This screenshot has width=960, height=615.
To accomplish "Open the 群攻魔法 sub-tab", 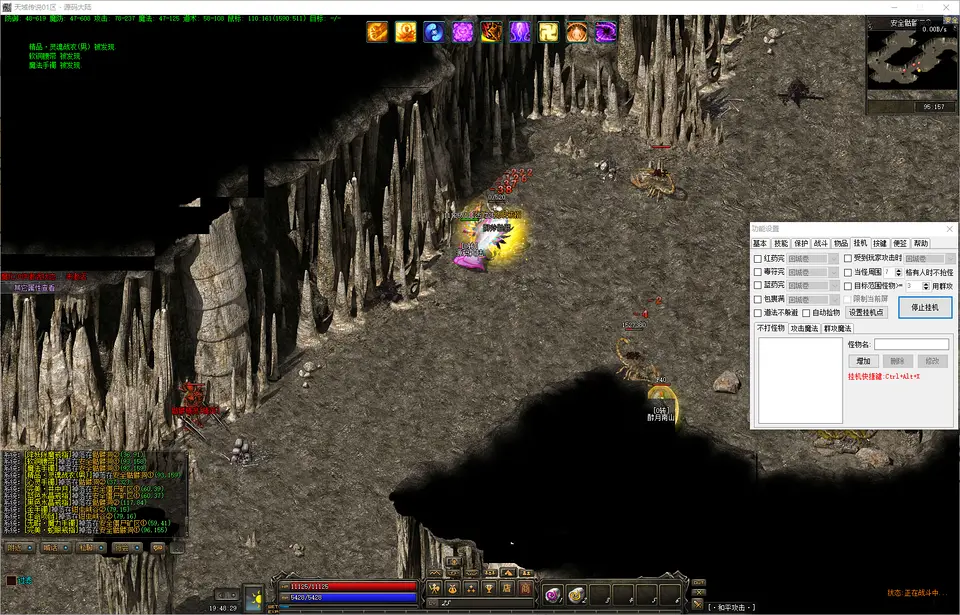I will click(837, 328).
